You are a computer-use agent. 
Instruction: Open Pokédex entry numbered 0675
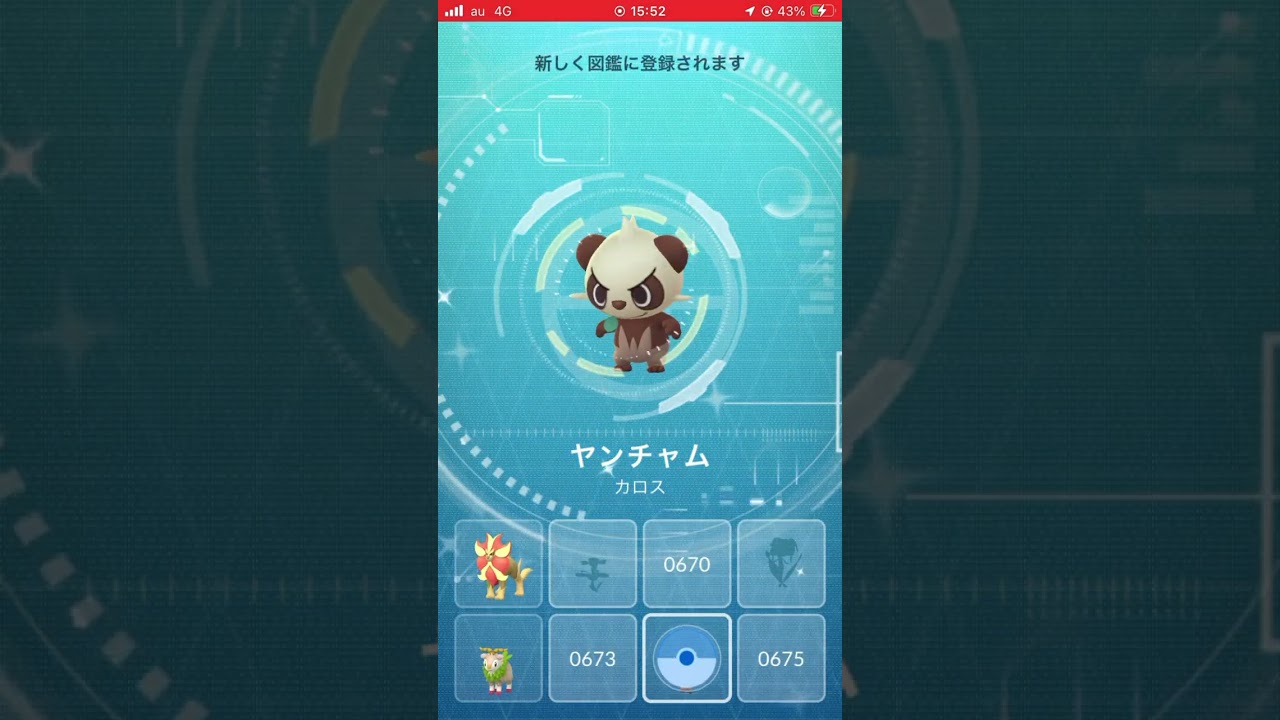point(781,659)
